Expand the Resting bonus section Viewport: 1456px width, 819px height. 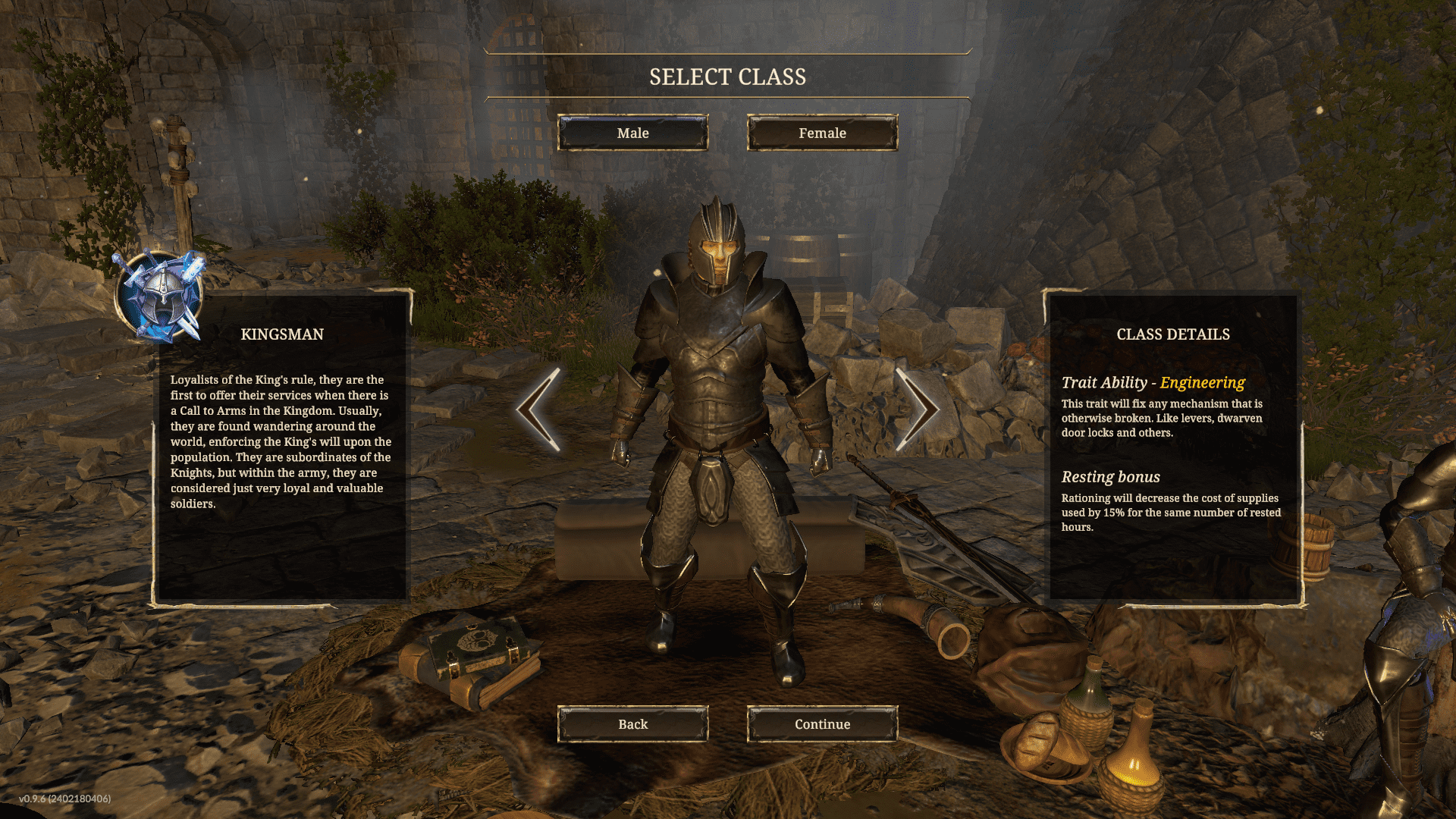point(1111,477)
